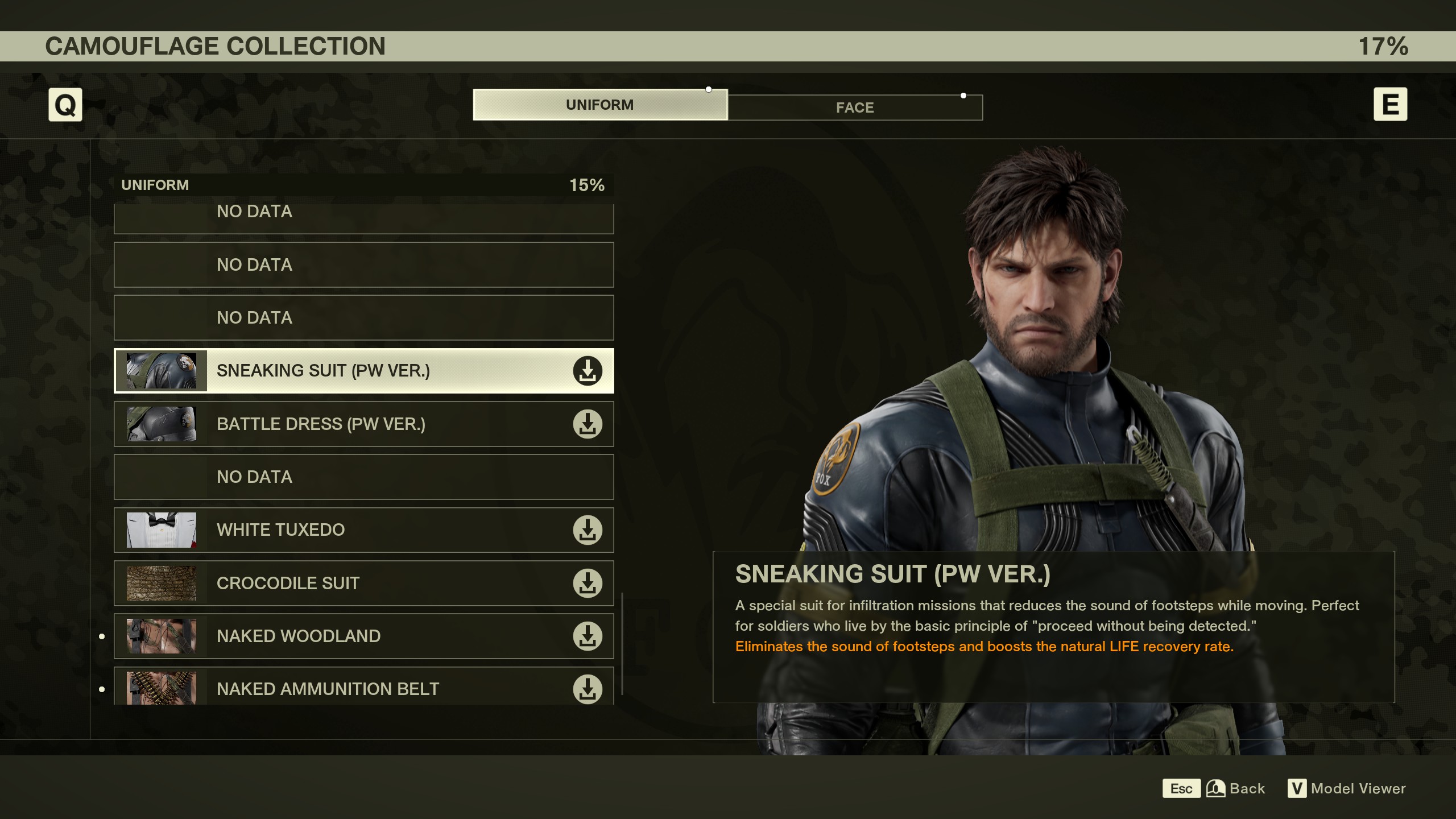Screen dimensions: 1456x819
Task: Choose the Battle Dress (PW Ver.) uniform
Action: coord(364,424)
